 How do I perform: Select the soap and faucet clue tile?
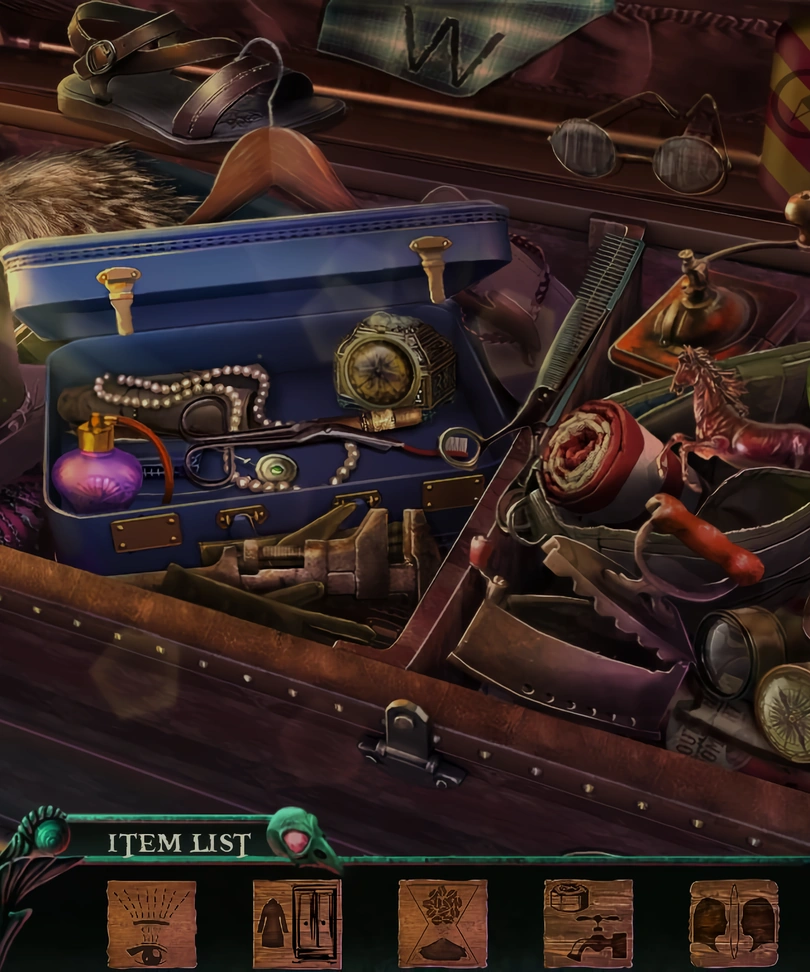[x=588, y=924]
